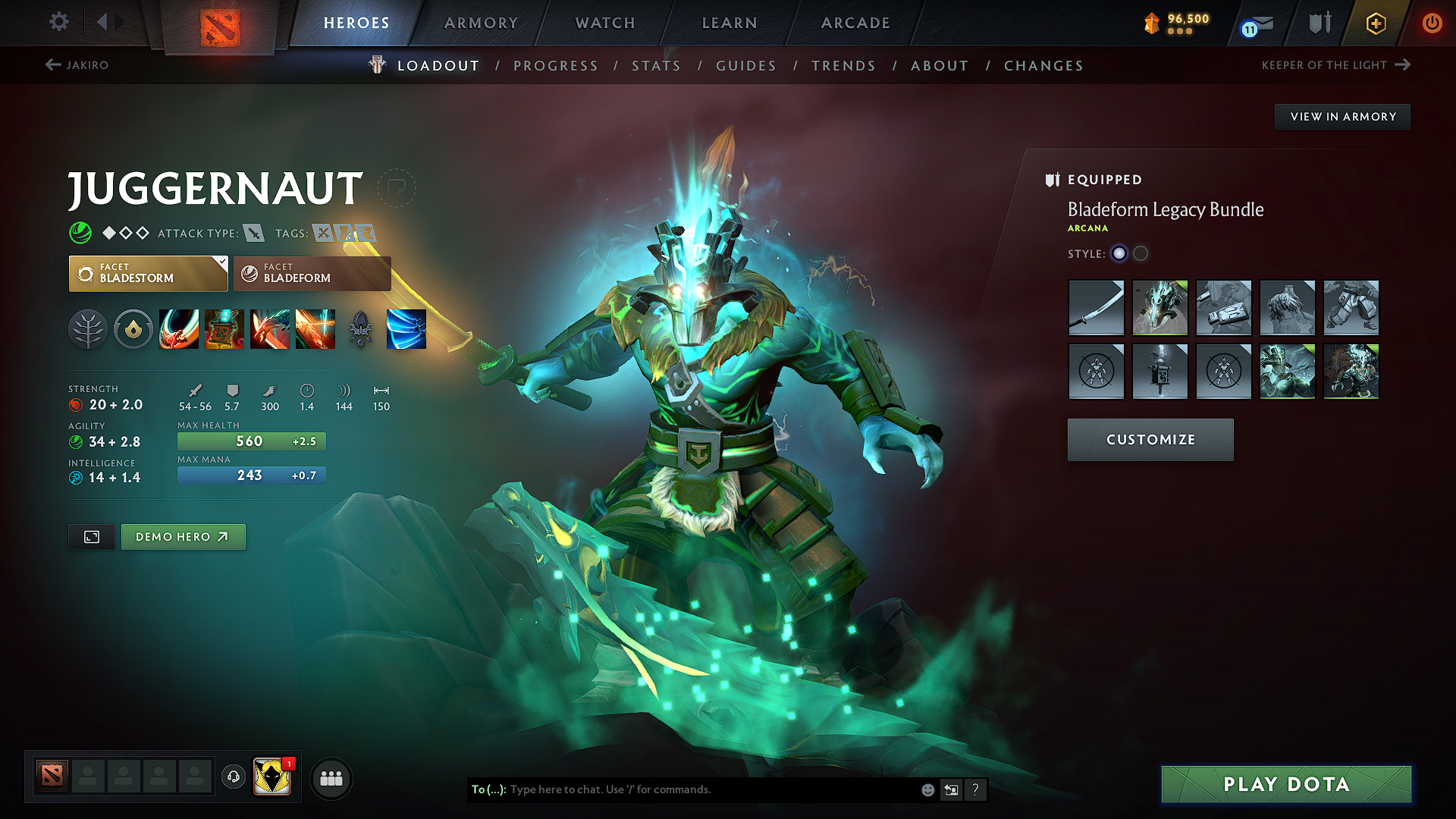Select the second style radio button

[1141, 254]
